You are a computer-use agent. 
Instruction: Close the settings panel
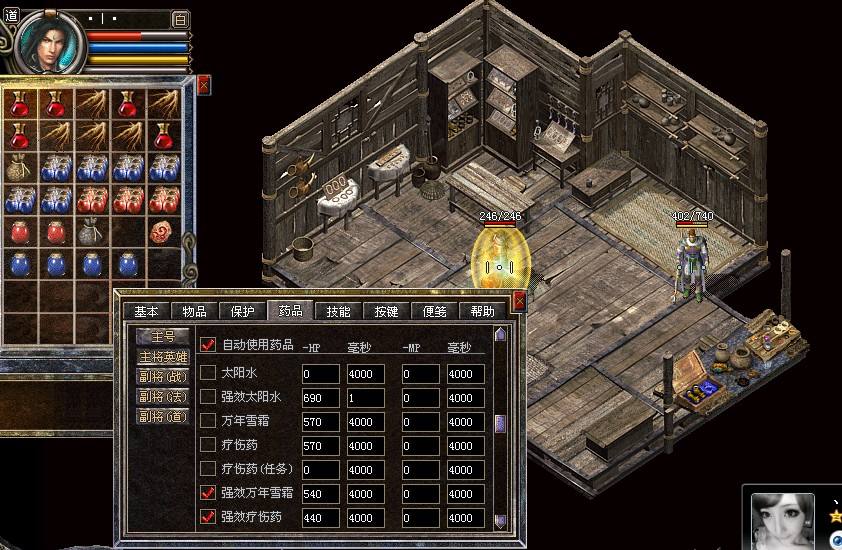[x=519, y=300]
